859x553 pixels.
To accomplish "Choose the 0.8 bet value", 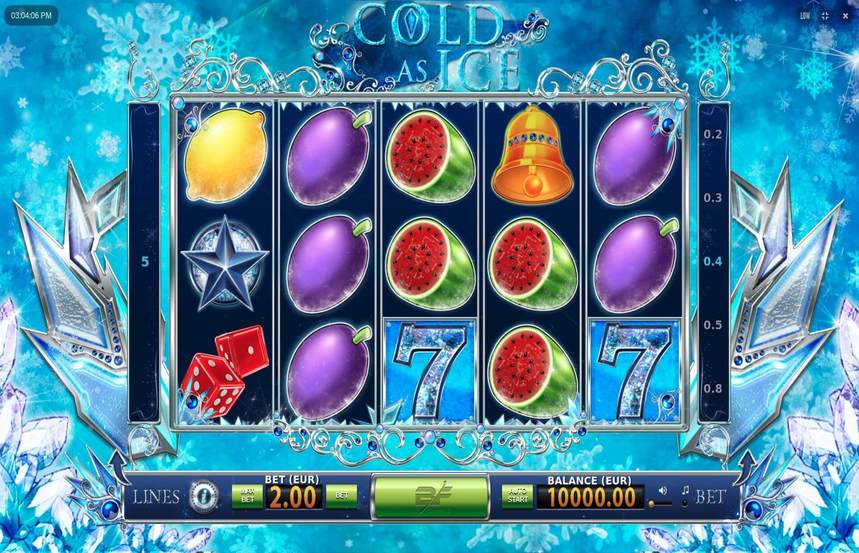I will tap(712, 388).
